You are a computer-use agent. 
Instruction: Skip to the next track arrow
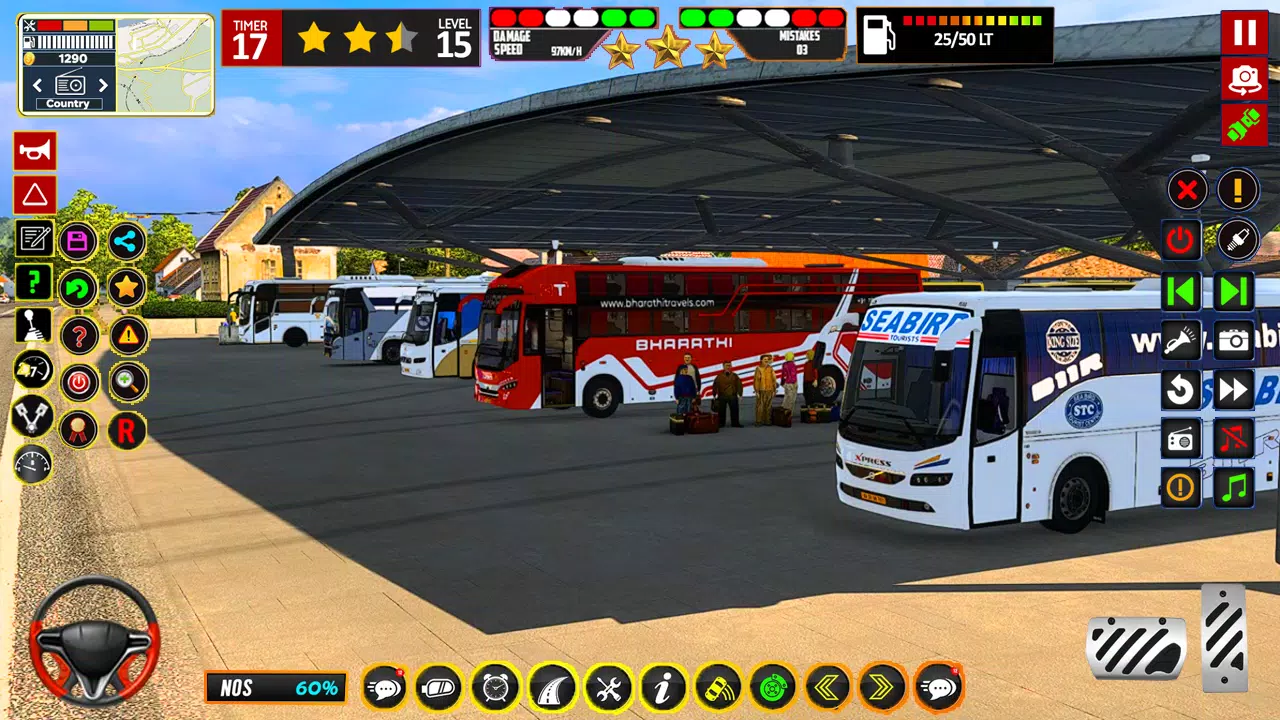[x=1235, y=292]
